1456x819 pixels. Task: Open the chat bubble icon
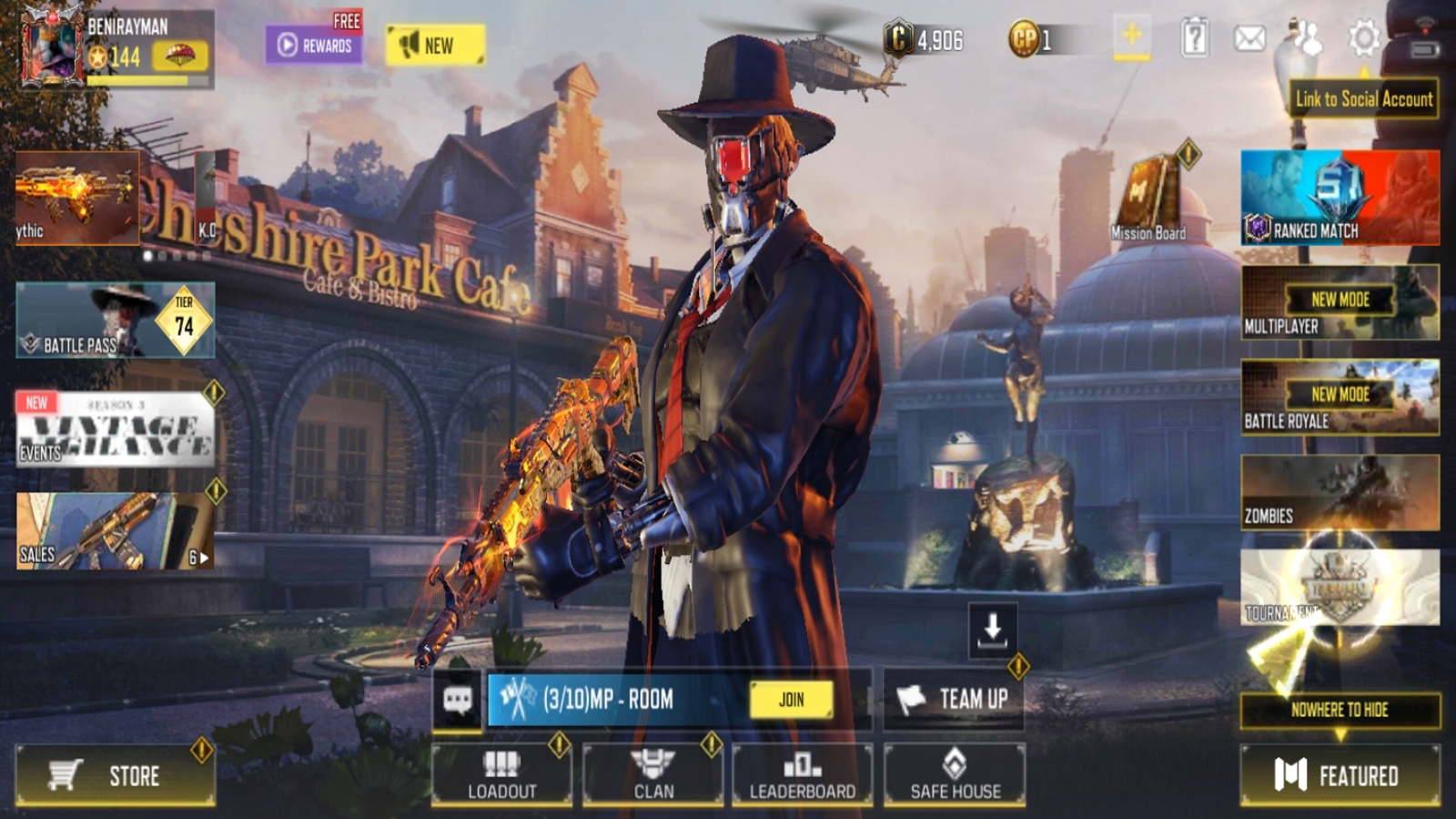click(457, 699)
